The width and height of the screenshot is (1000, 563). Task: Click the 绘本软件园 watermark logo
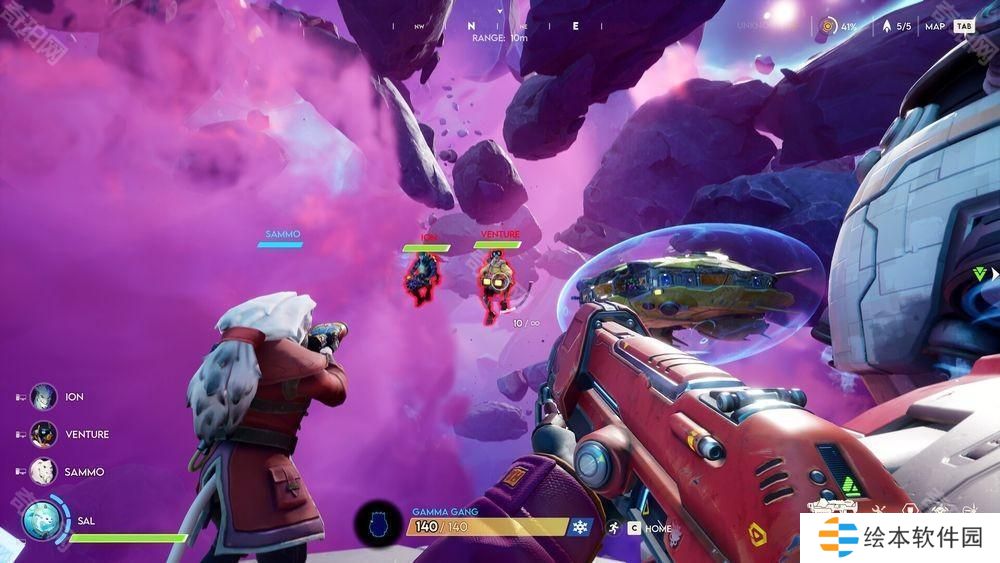coord(900,538)
